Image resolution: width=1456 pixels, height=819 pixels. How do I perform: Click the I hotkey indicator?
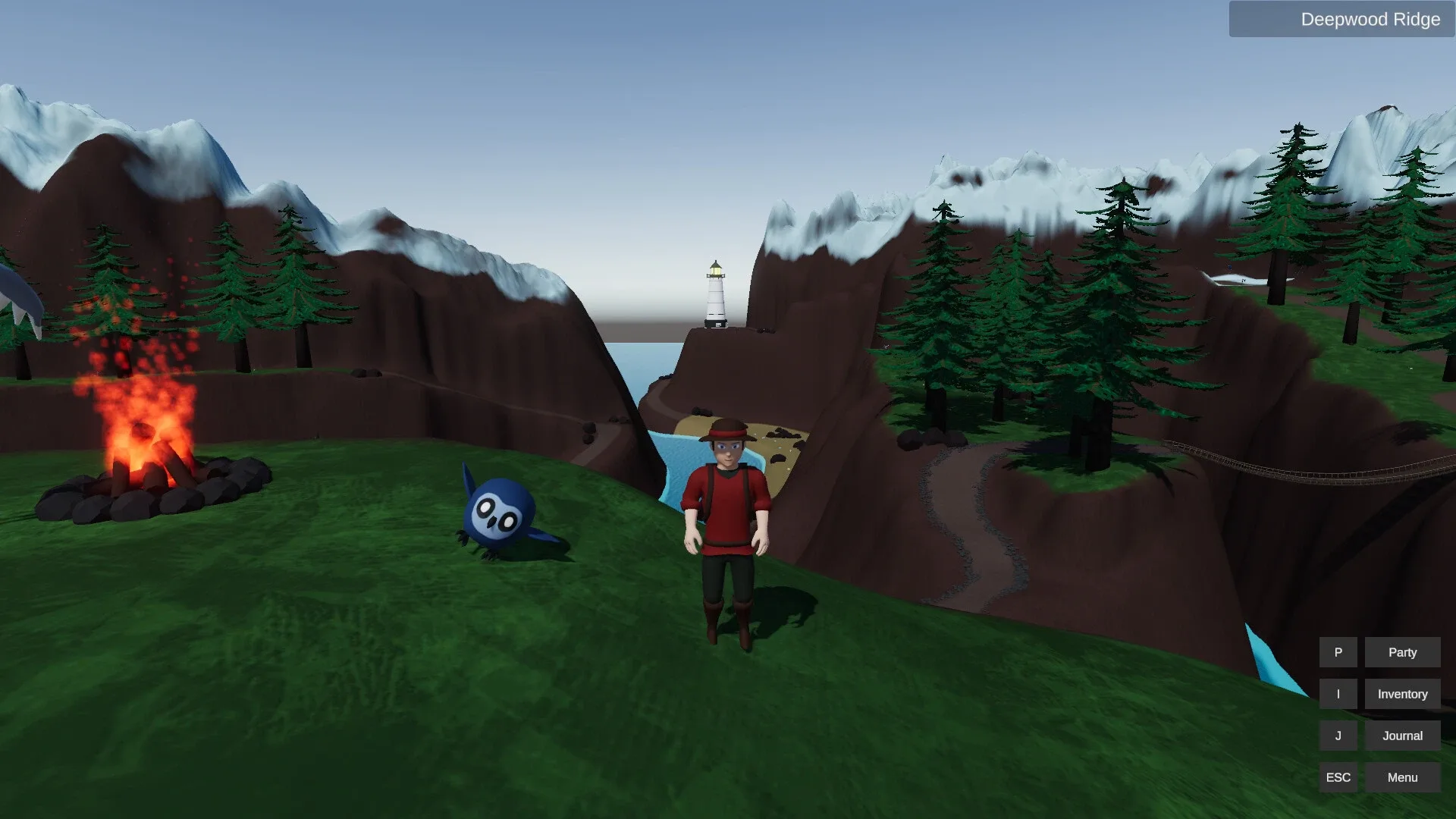pyautogui.click(x=1338, y=693)
